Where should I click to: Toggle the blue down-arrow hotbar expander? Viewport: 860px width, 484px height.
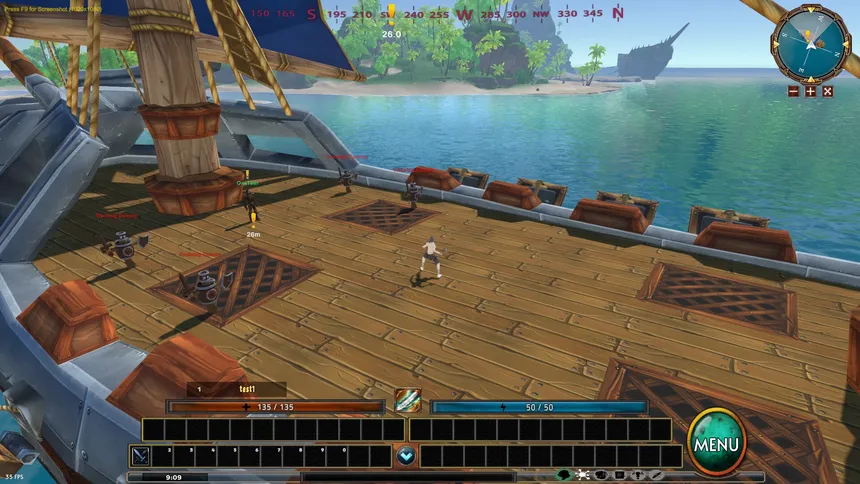[406, 456]
